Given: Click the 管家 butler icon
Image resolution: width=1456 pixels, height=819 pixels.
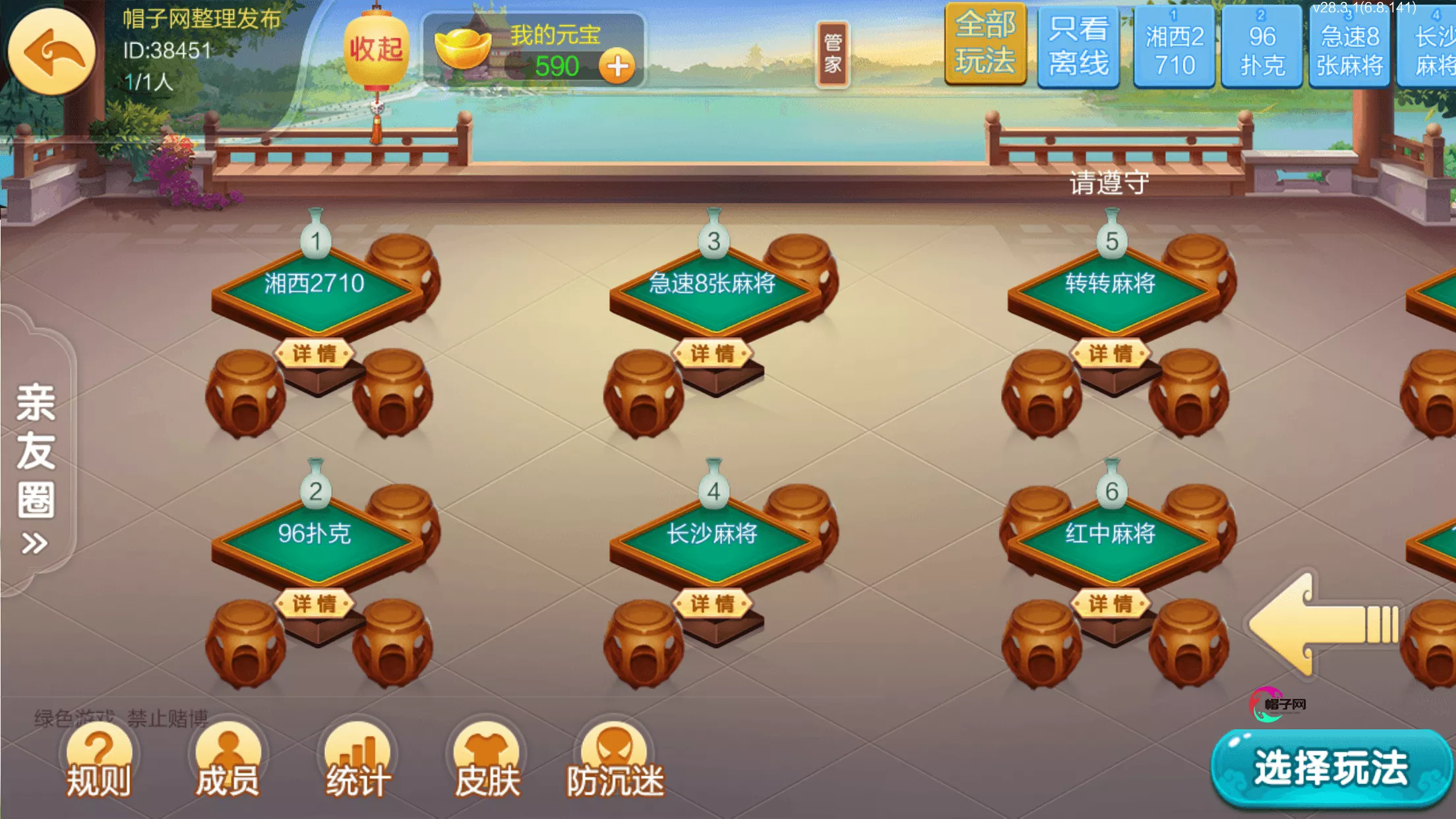Looking at the screenshot, I should (x=834, y=51).
